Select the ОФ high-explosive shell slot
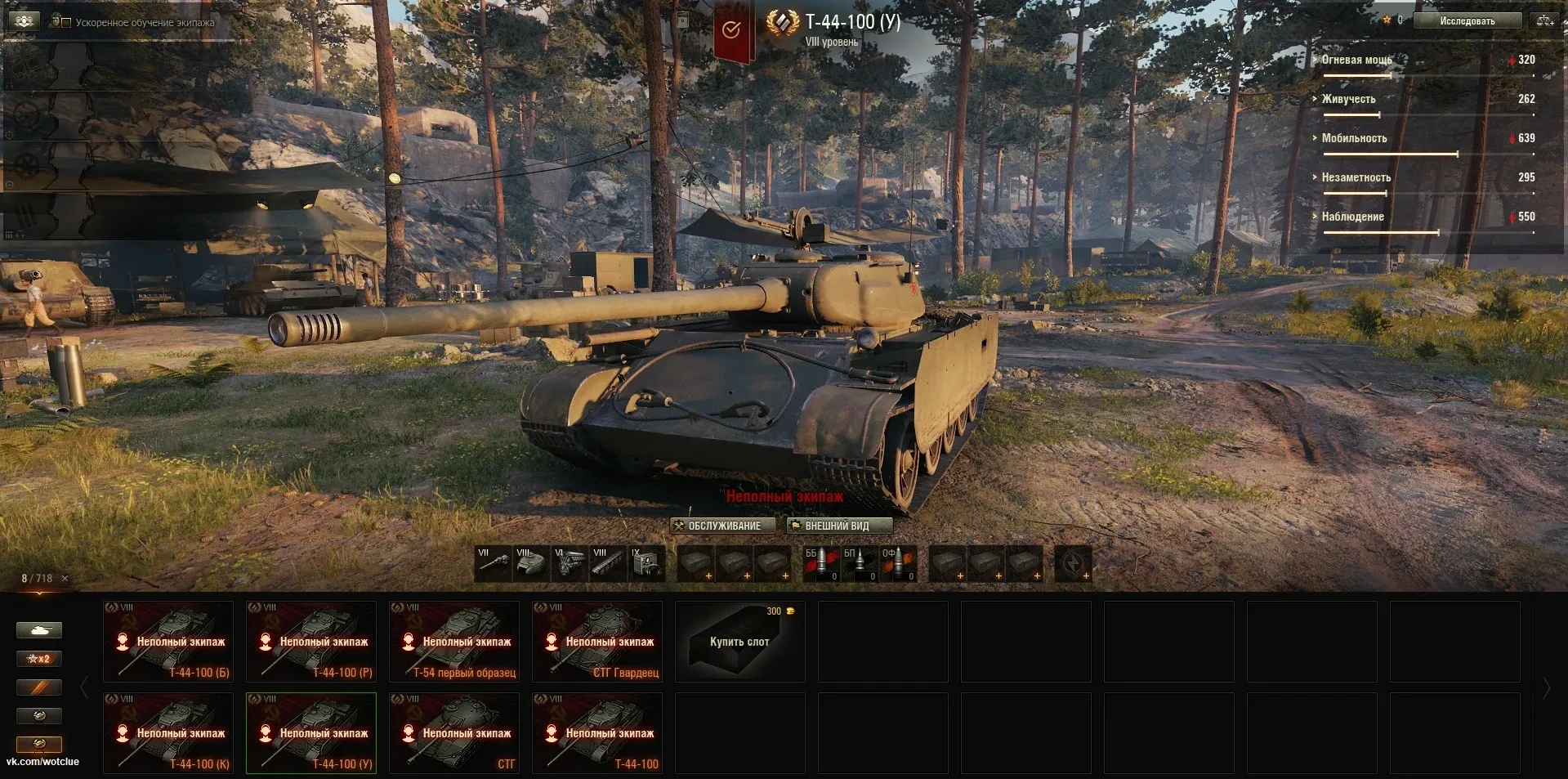 coord(897,563)
